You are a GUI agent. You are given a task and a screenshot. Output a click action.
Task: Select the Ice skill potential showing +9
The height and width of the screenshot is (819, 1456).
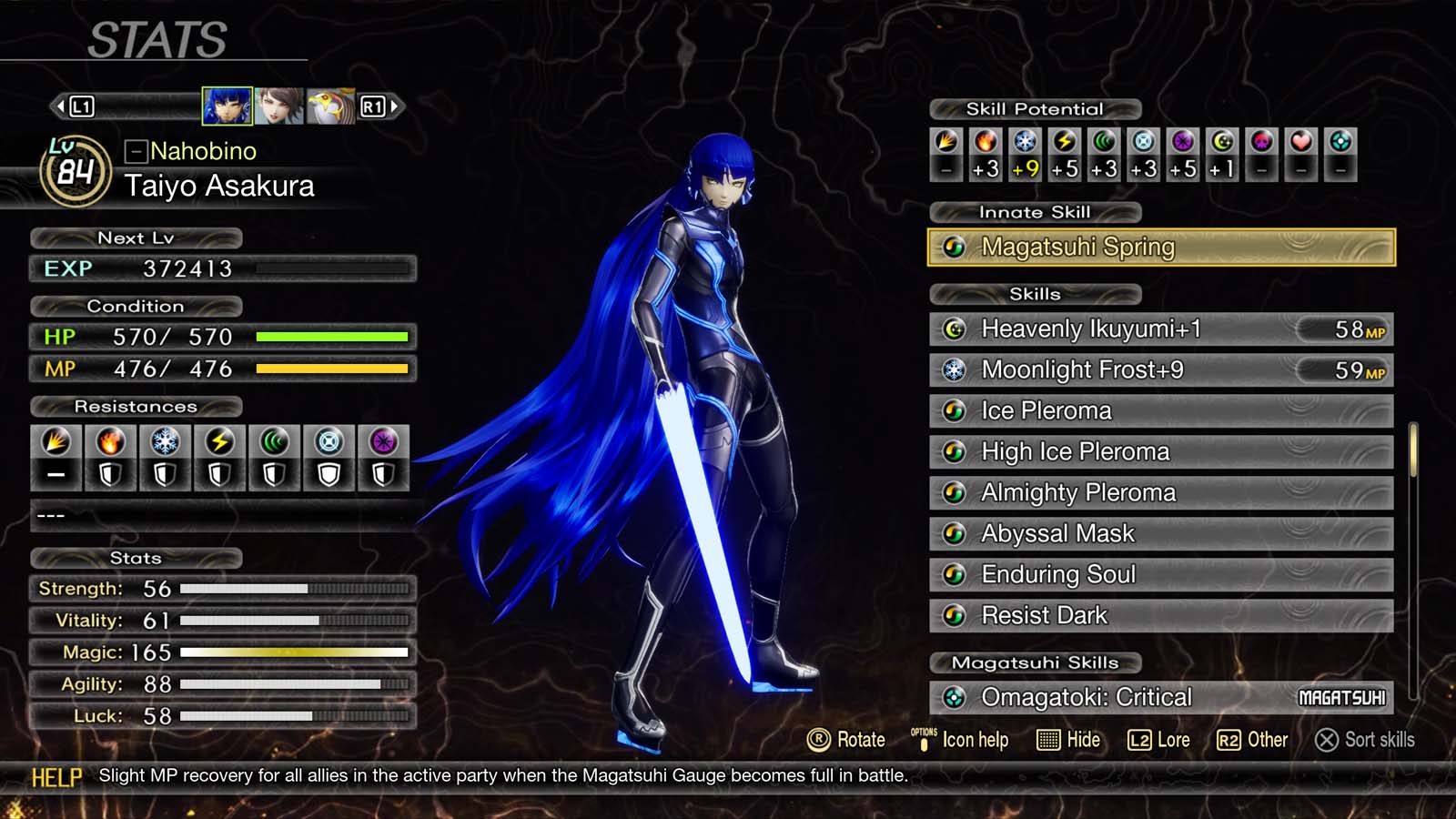(x=1025, y=155)
